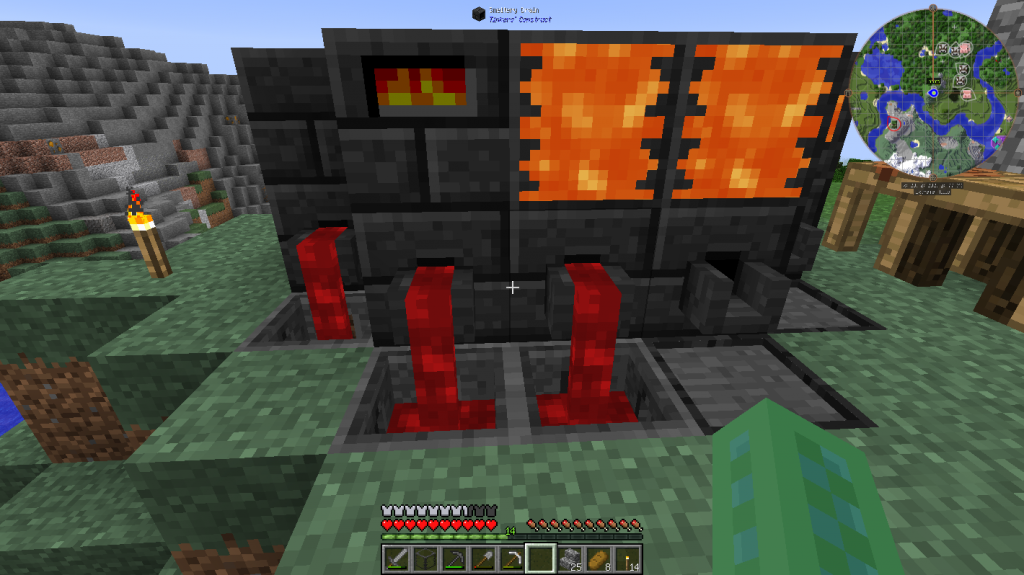The image size is (1024, 575).
Task: Click the blue player marker on minimap
Action: (x=933, y=93)
